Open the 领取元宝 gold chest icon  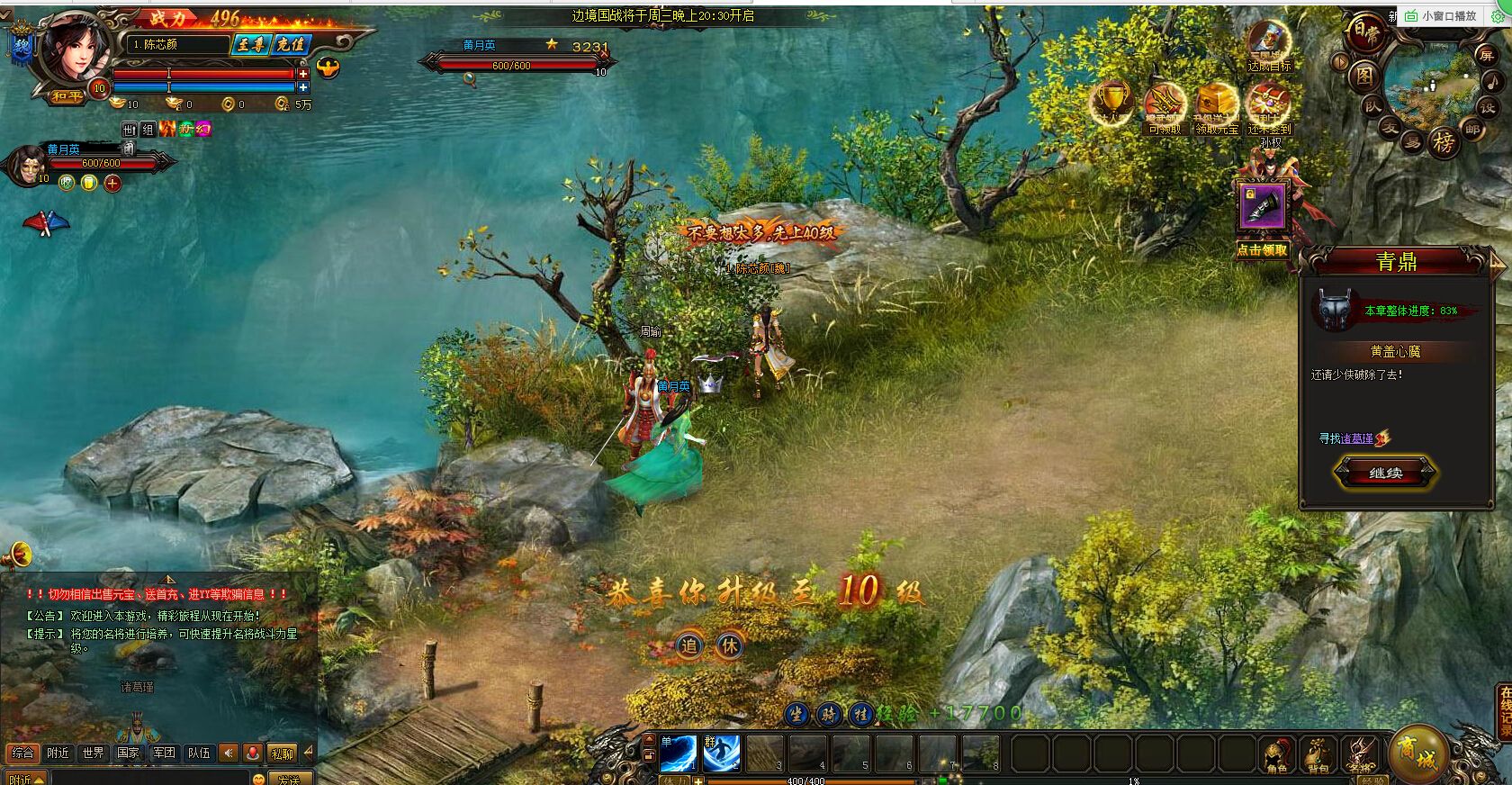click(x=1216, y=106)
